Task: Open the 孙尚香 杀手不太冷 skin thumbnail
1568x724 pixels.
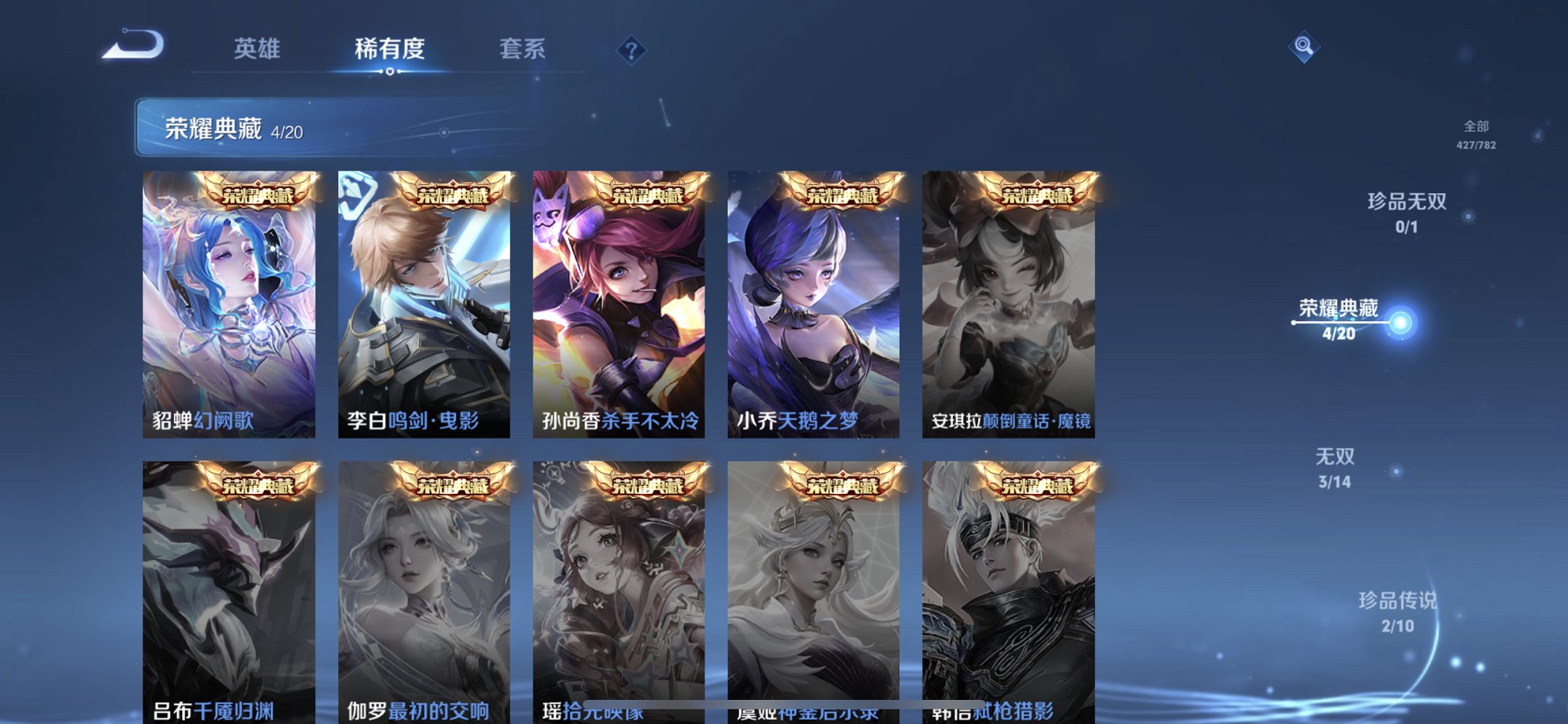Action: coord(619,306)
